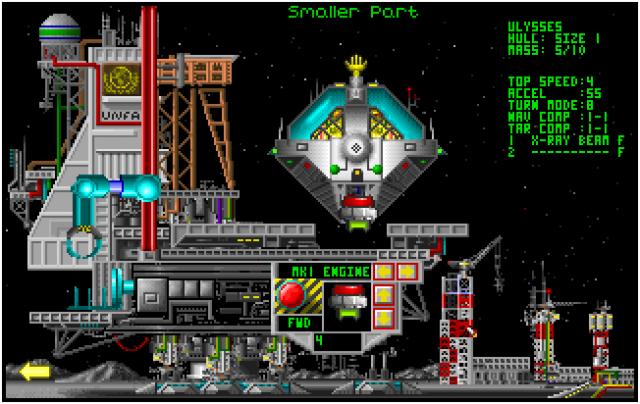
Task: Click the yellow down-arrow button
Action: (x=381, y=320)
